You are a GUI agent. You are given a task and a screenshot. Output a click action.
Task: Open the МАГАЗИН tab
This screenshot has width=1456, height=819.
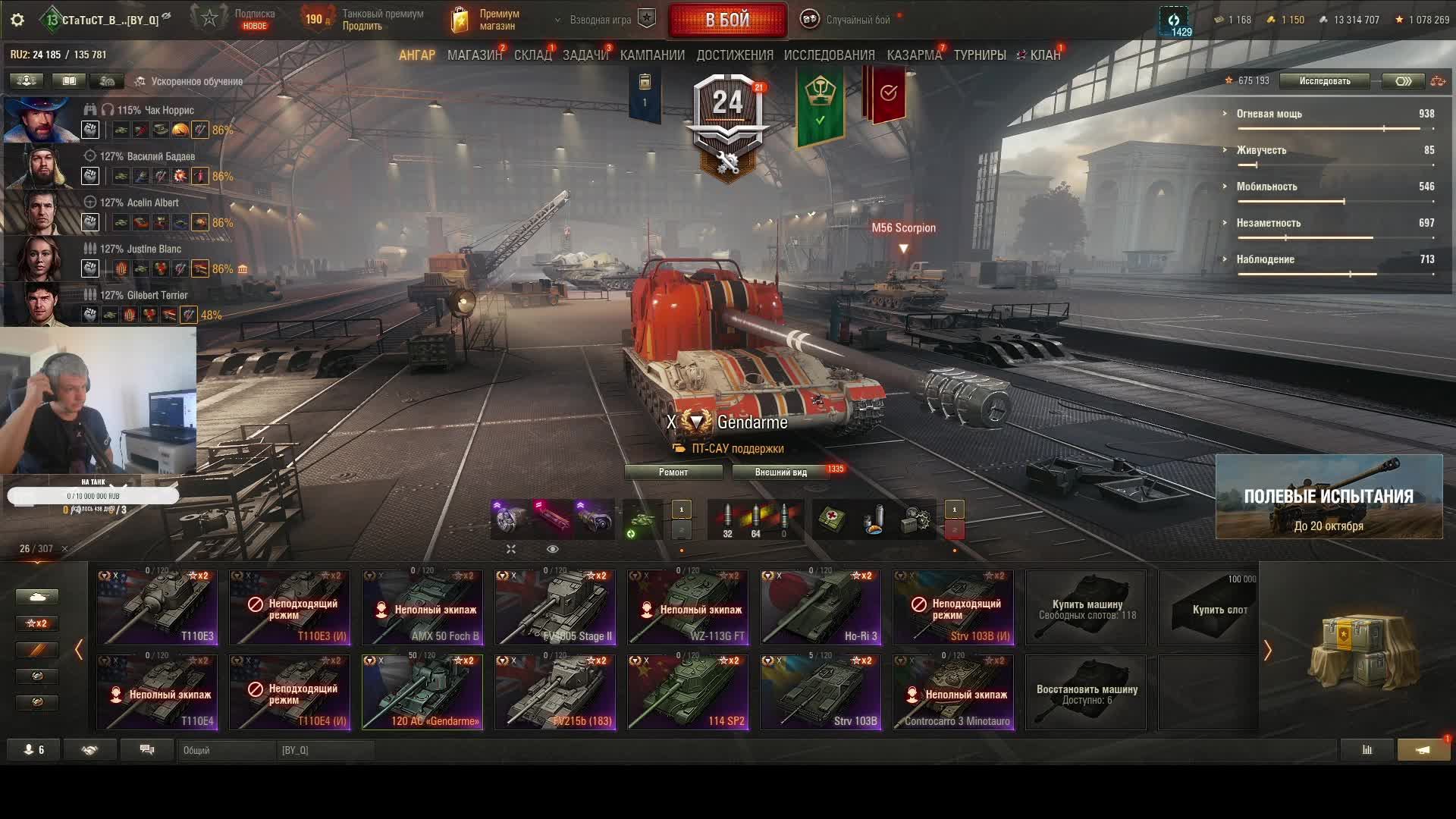pyautogui.click(x=474, y=55)
